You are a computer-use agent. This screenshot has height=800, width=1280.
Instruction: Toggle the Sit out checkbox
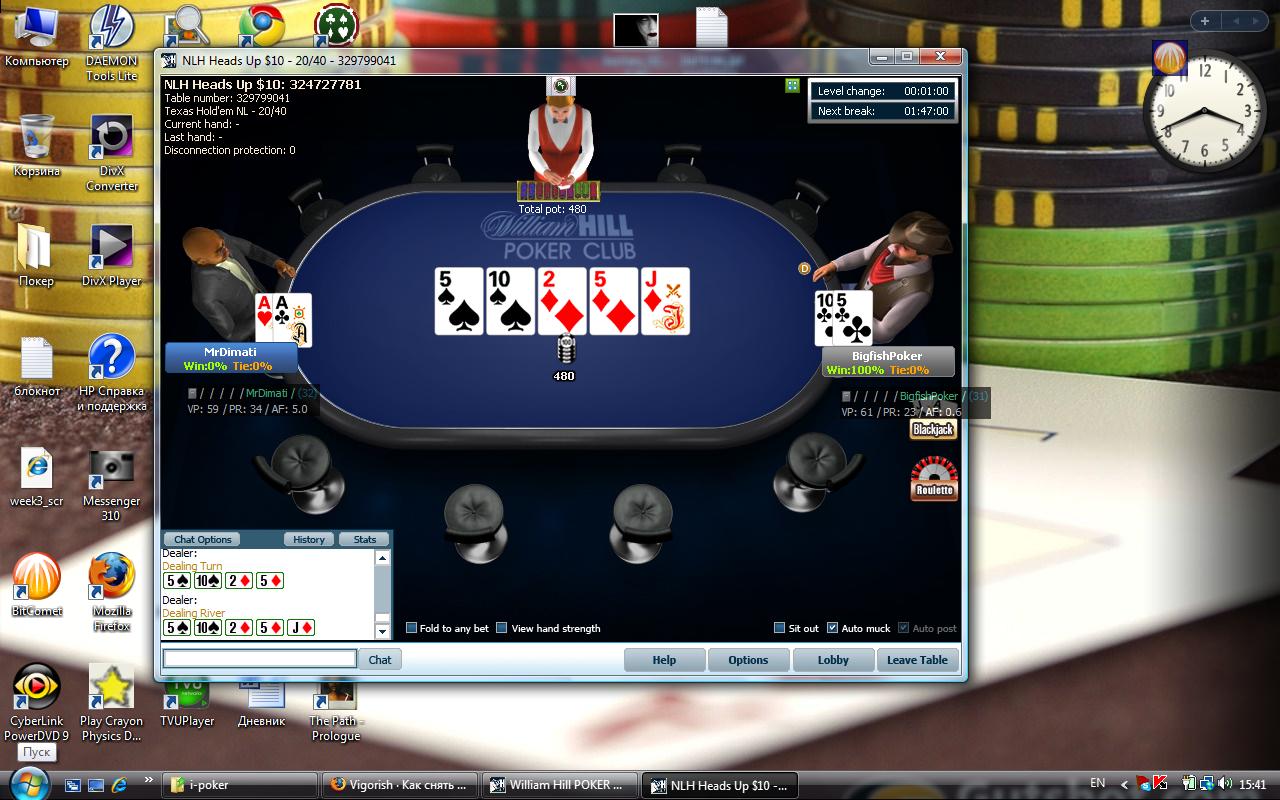[x=780, y=628]
